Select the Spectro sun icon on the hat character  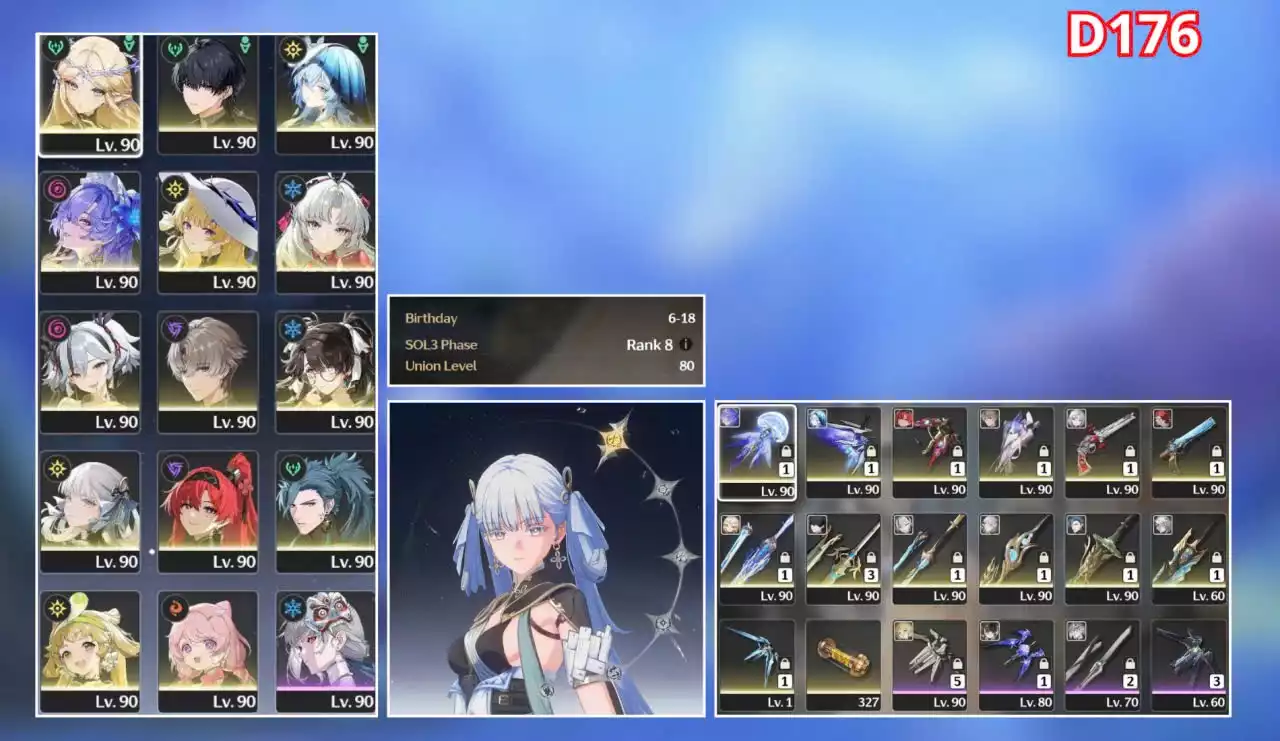point(175,189)
